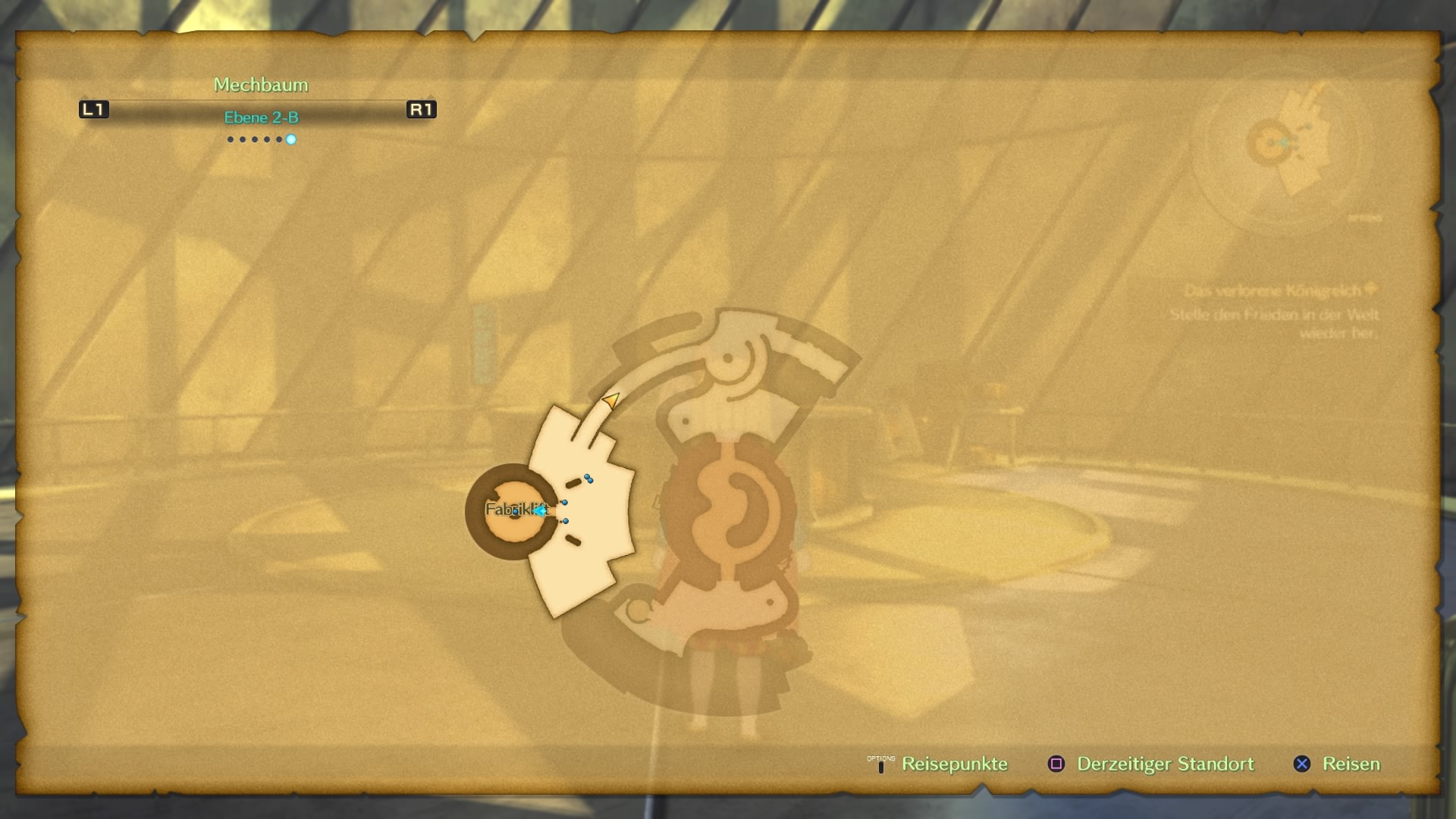
Task: Click the orange player arrow on the map
Action: (x=611, y=399)
